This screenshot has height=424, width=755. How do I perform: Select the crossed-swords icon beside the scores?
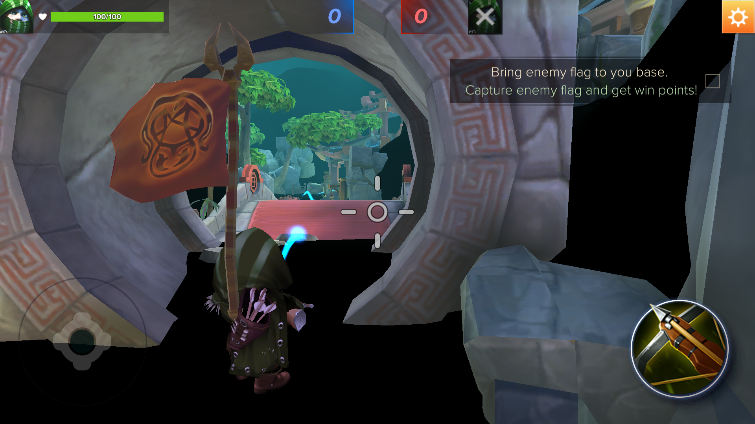485,17
